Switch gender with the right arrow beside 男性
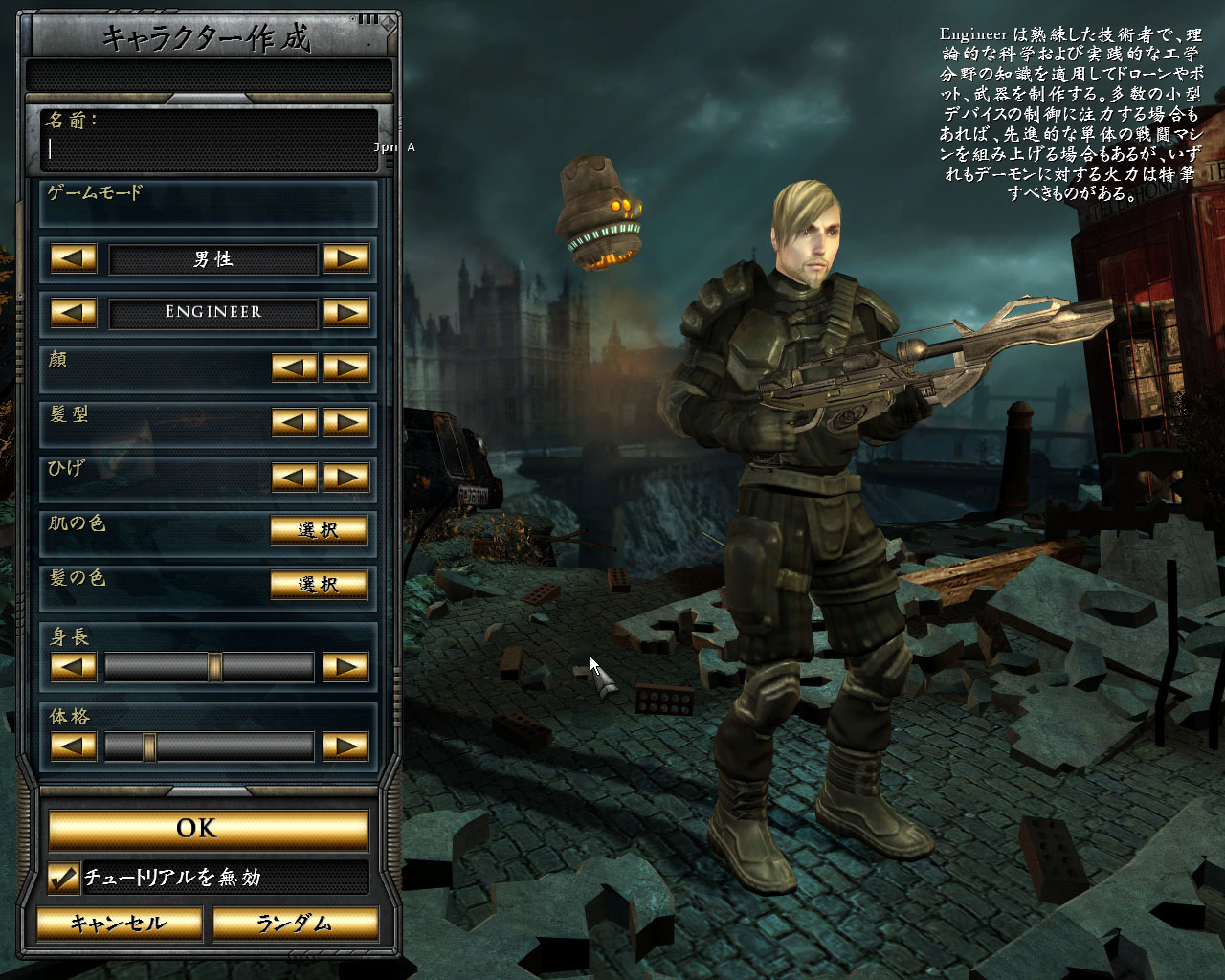The height and width of the screenshot is (980, 1225). (x=346, y=258)
